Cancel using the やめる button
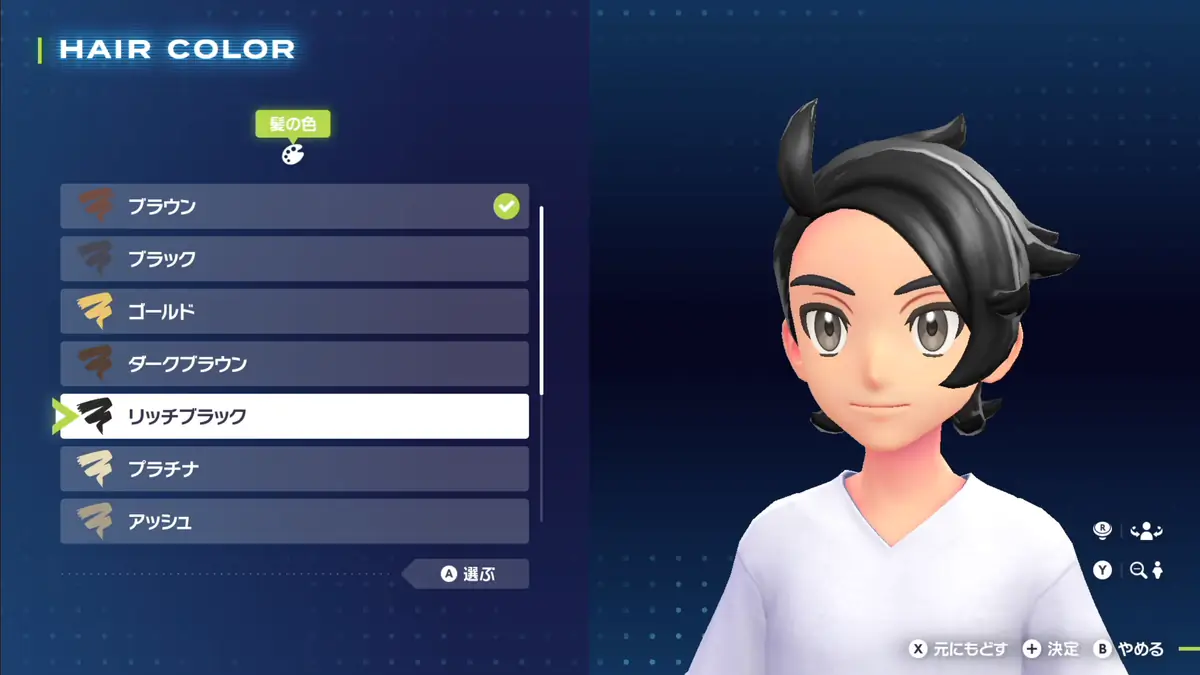 (x=1129, y=649)
